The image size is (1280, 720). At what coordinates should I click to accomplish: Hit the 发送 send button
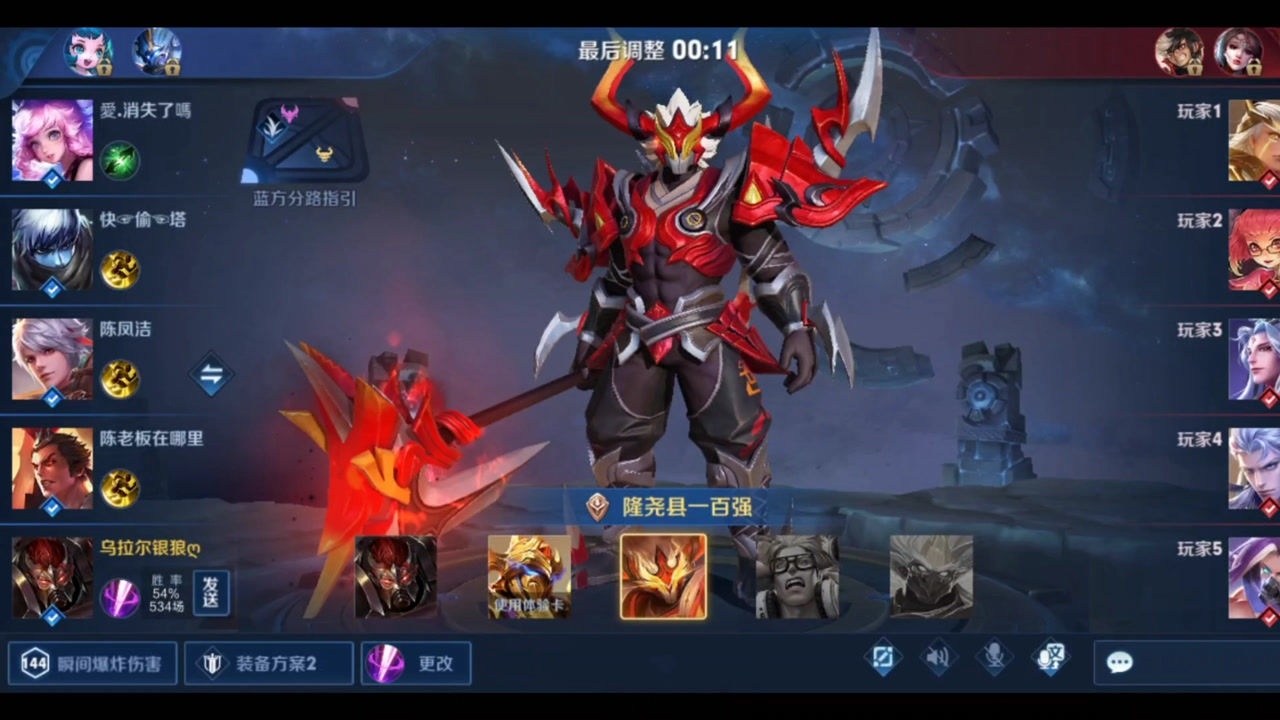(x=211, y=592)
